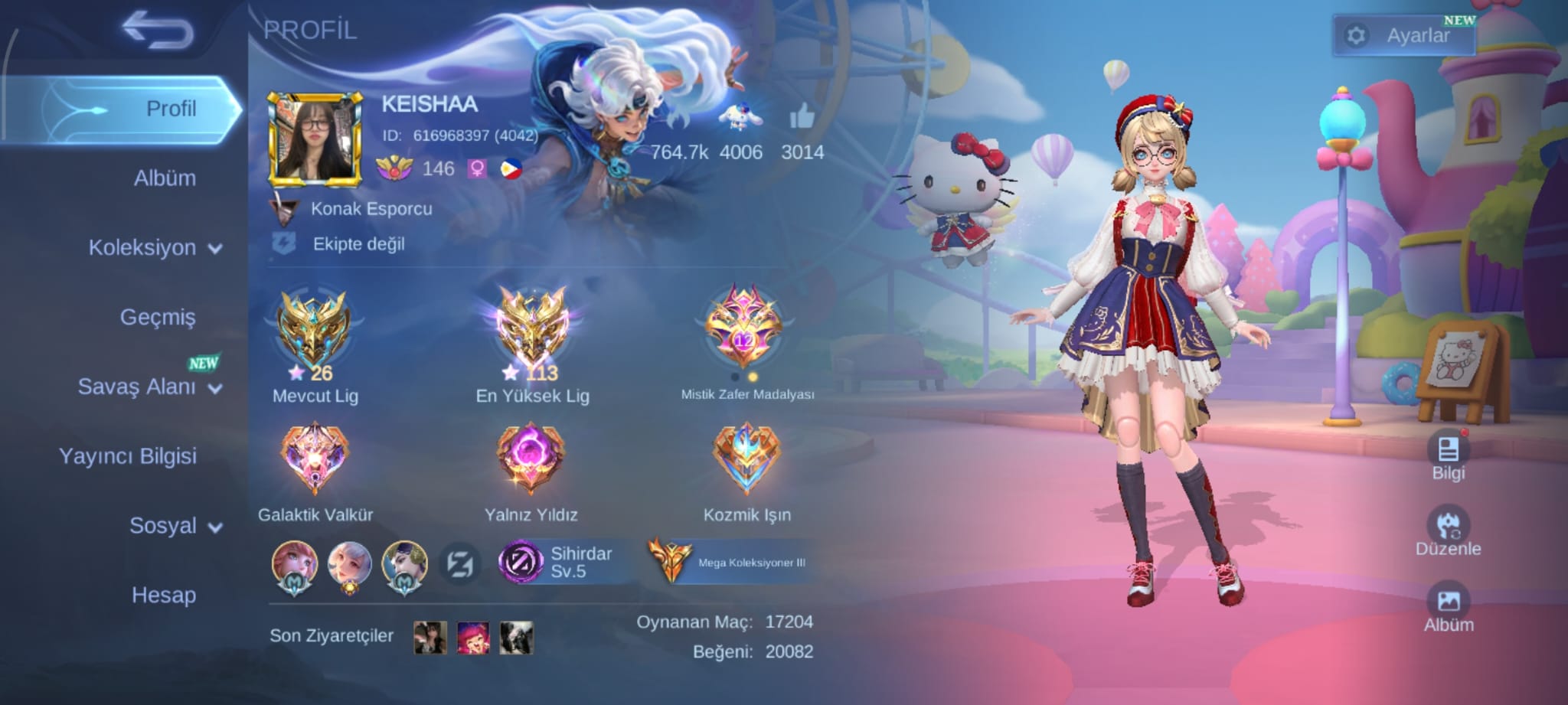Viewport: 1568px width, 705px height.
Task: Expand the Savaş Alanı menu
Action: [x=149, y=387]
